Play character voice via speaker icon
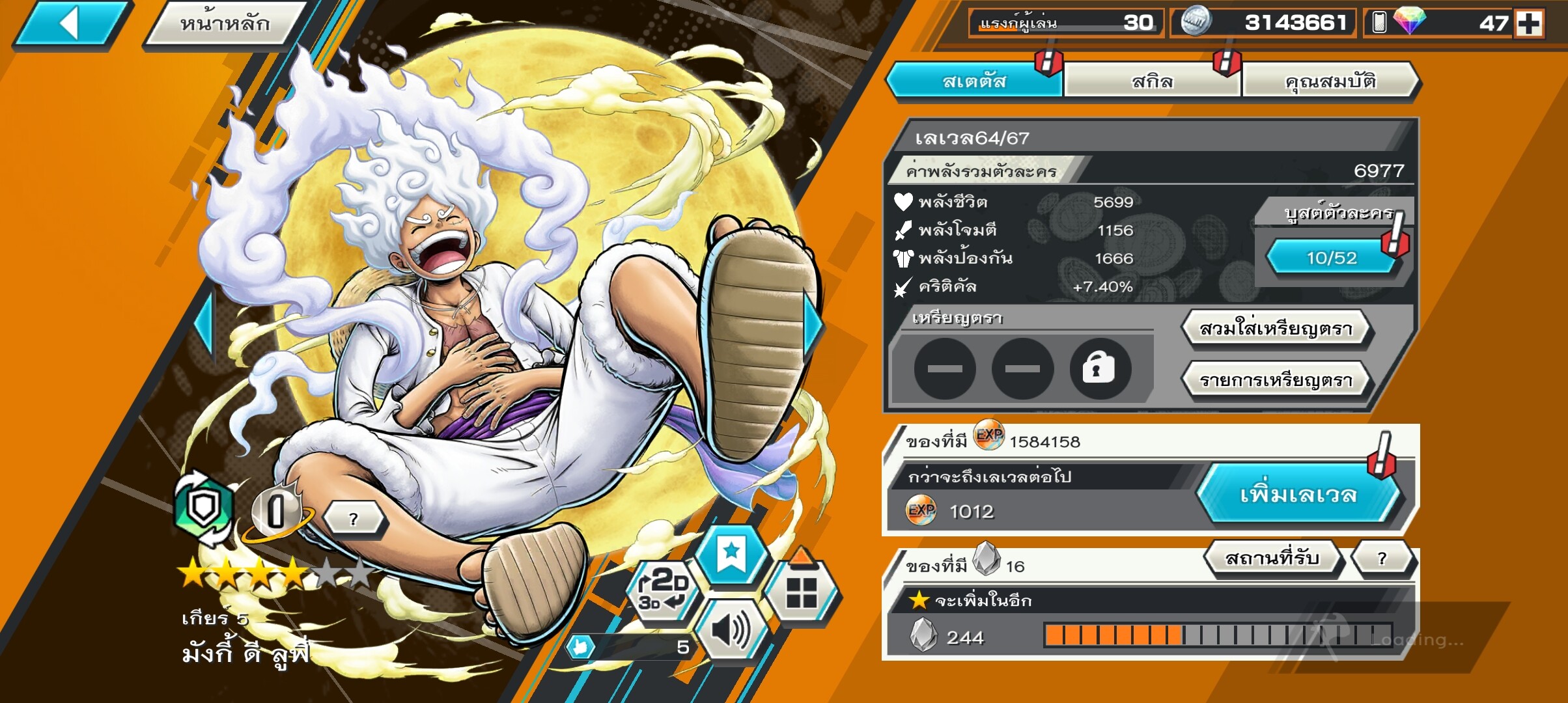The image size is (1568, 703). [731, 630]
